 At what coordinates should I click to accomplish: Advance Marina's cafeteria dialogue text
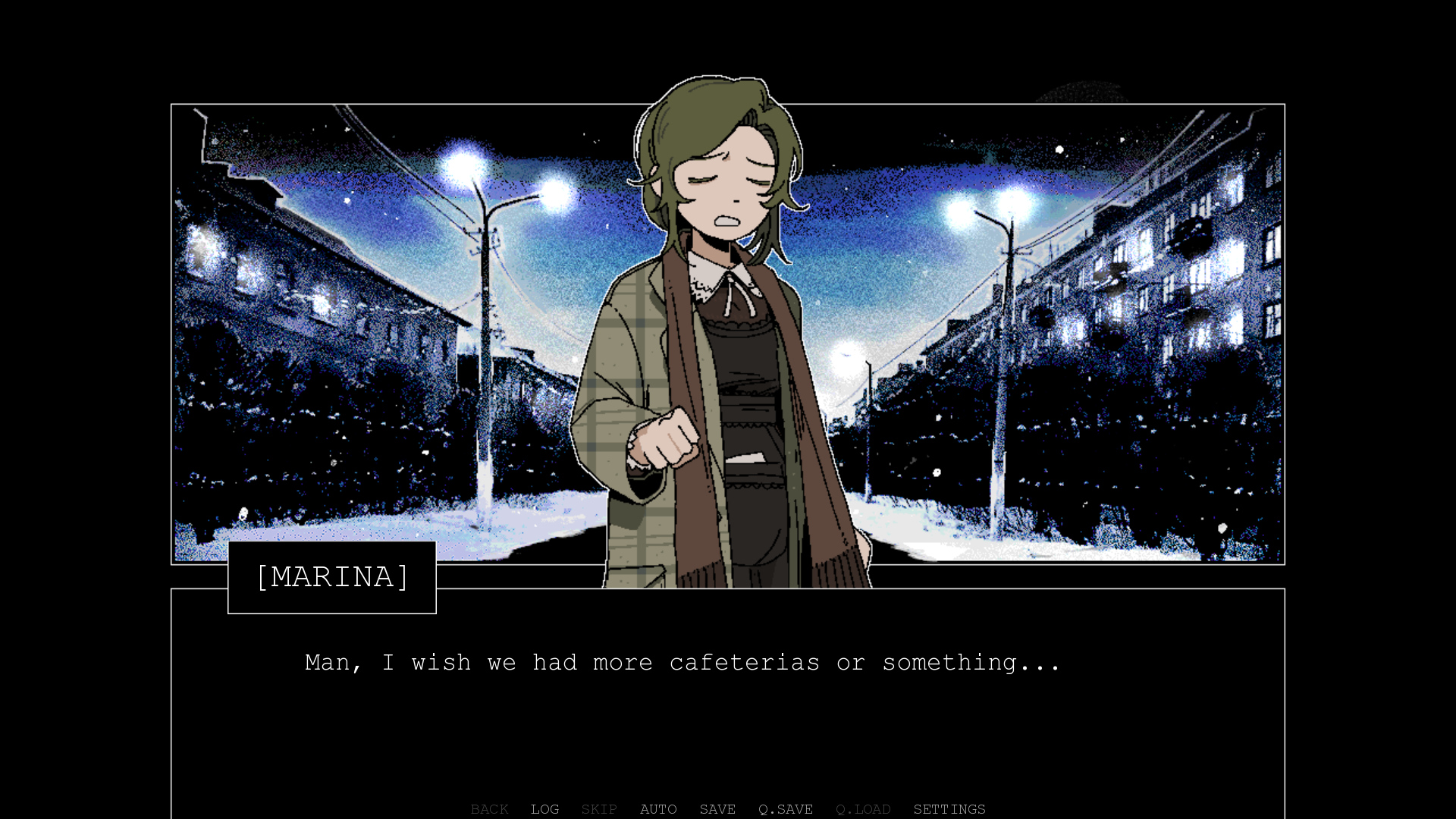coord(682,663)
